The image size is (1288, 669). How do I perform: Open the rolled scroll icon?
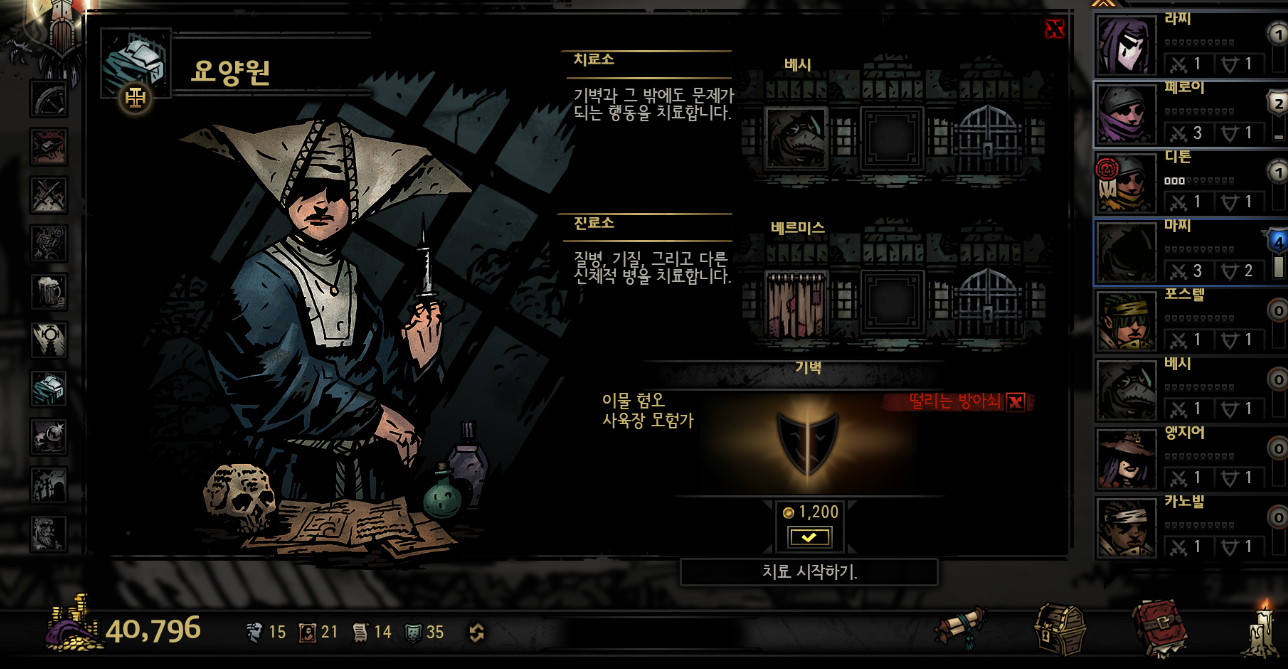coord(961,628)
